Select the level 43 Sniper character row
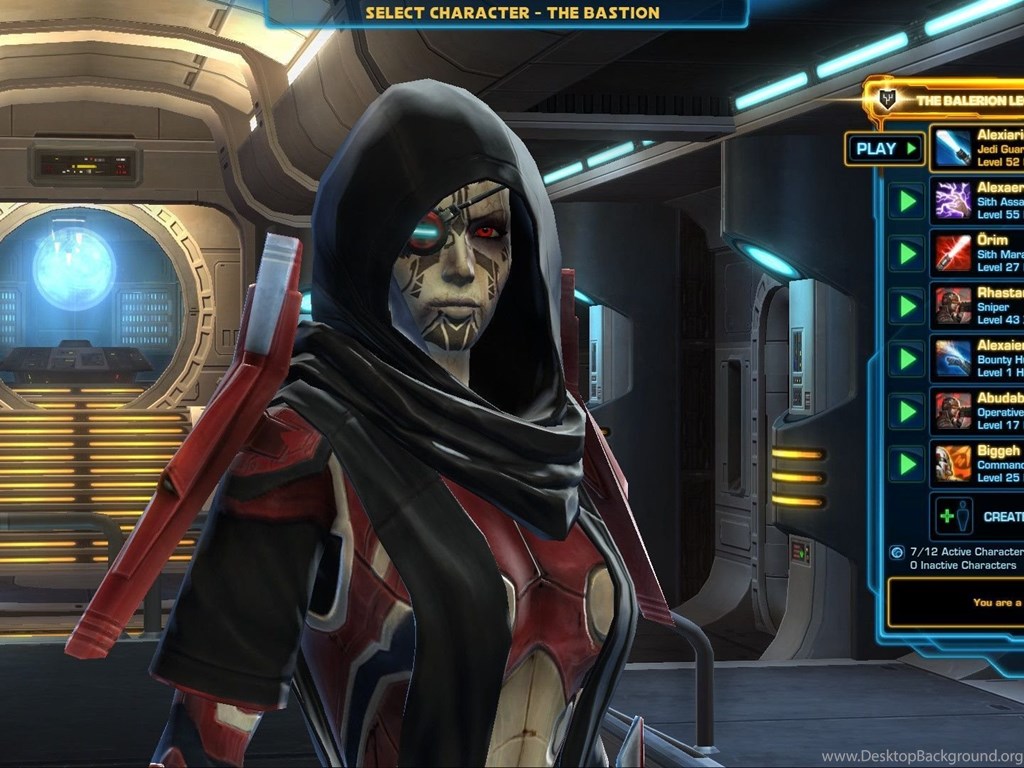 977,306
